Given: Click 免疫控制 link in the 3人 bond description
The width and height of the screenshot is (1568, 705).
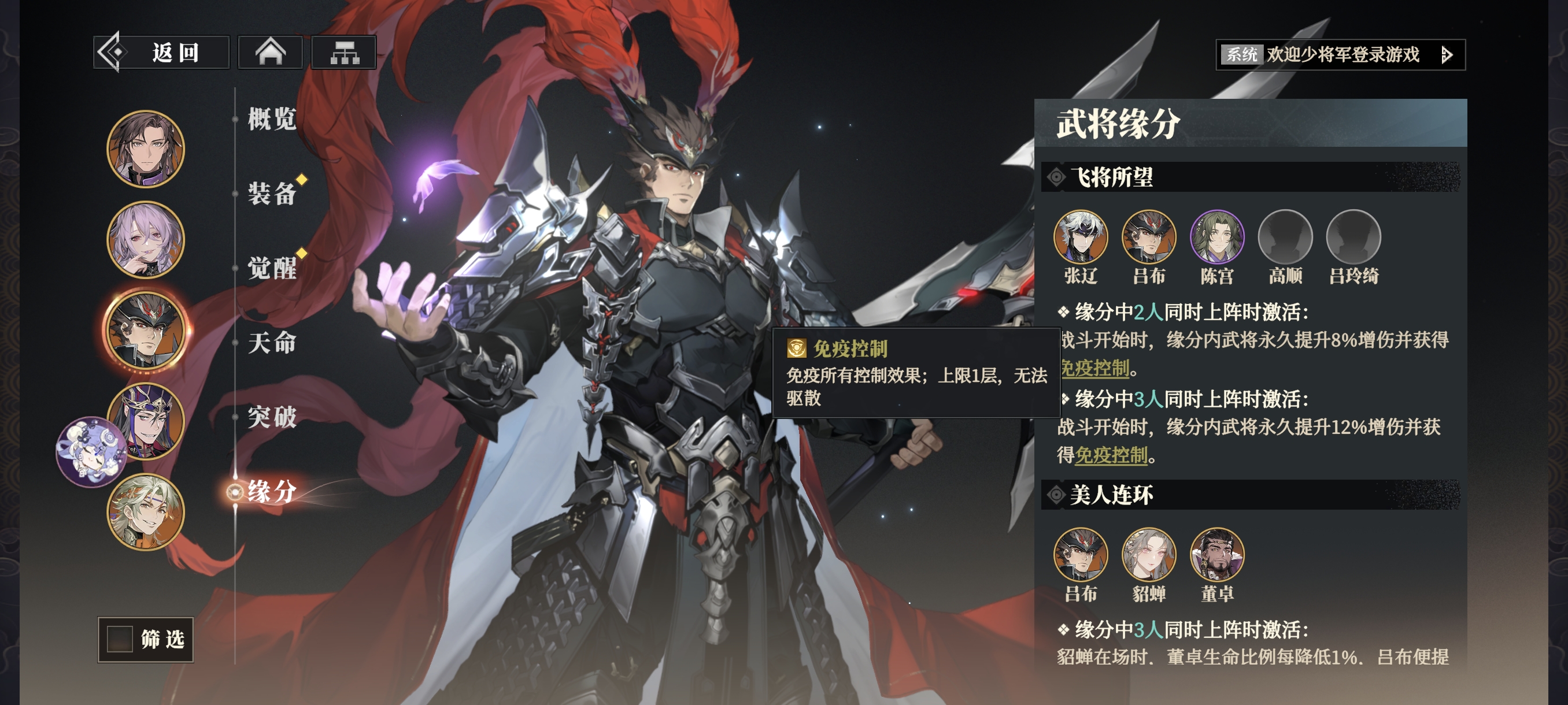Looking at the screenshot, I should tap(1111, 455).
